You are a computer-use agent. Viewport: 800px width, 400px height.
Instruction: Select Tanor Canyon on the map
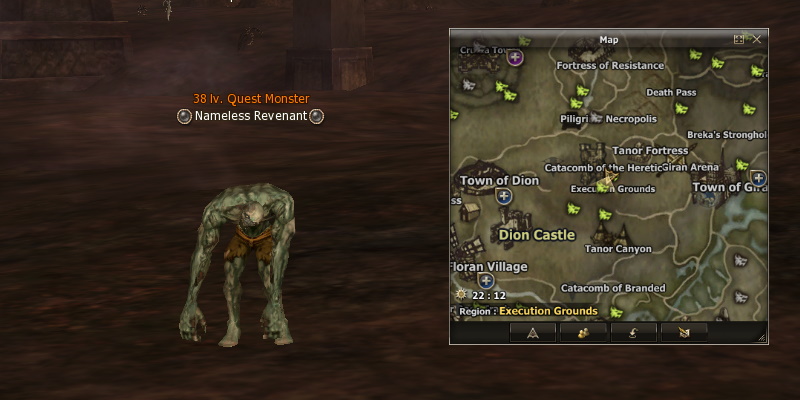click(618, 249)
